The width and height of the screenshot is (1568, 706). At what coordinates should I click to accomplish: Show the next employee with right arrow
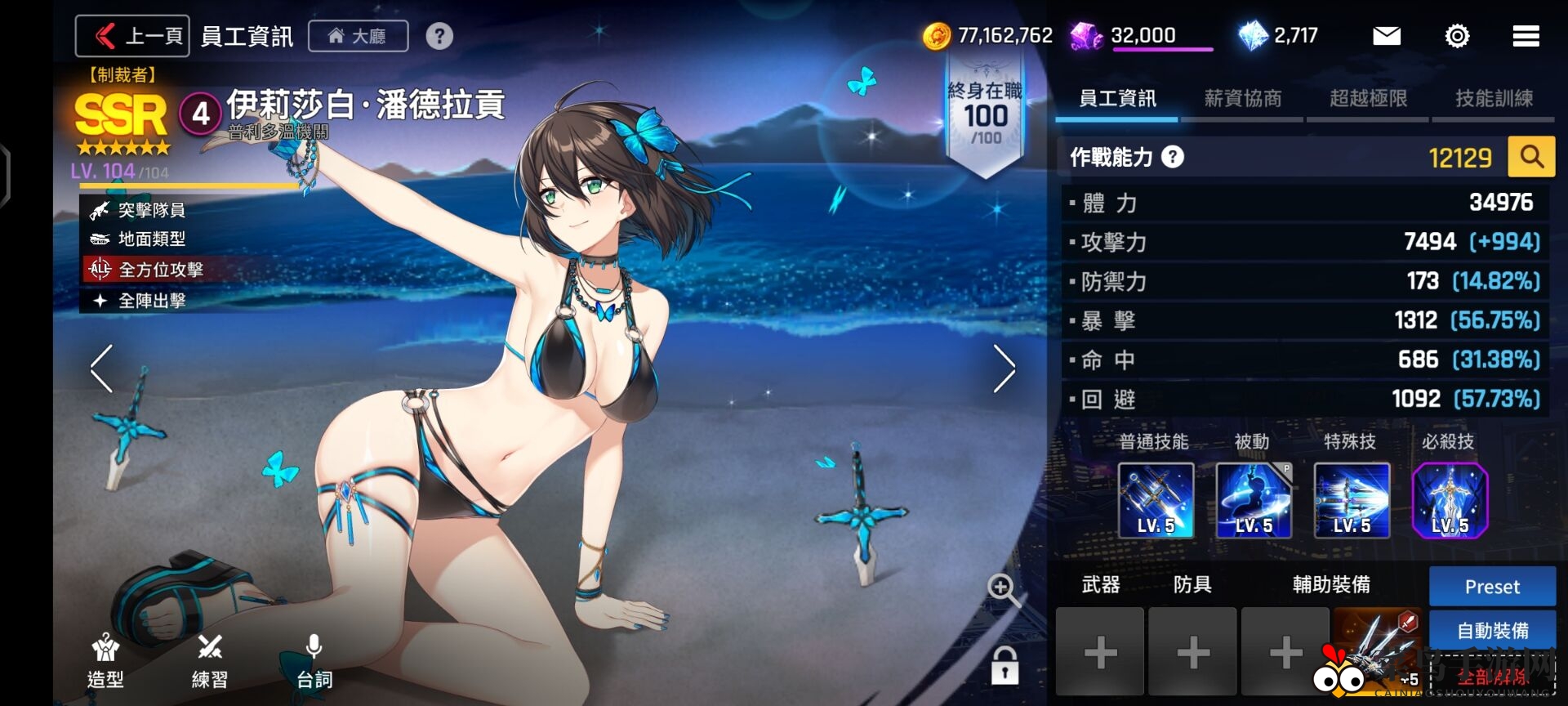point(1004,369)
